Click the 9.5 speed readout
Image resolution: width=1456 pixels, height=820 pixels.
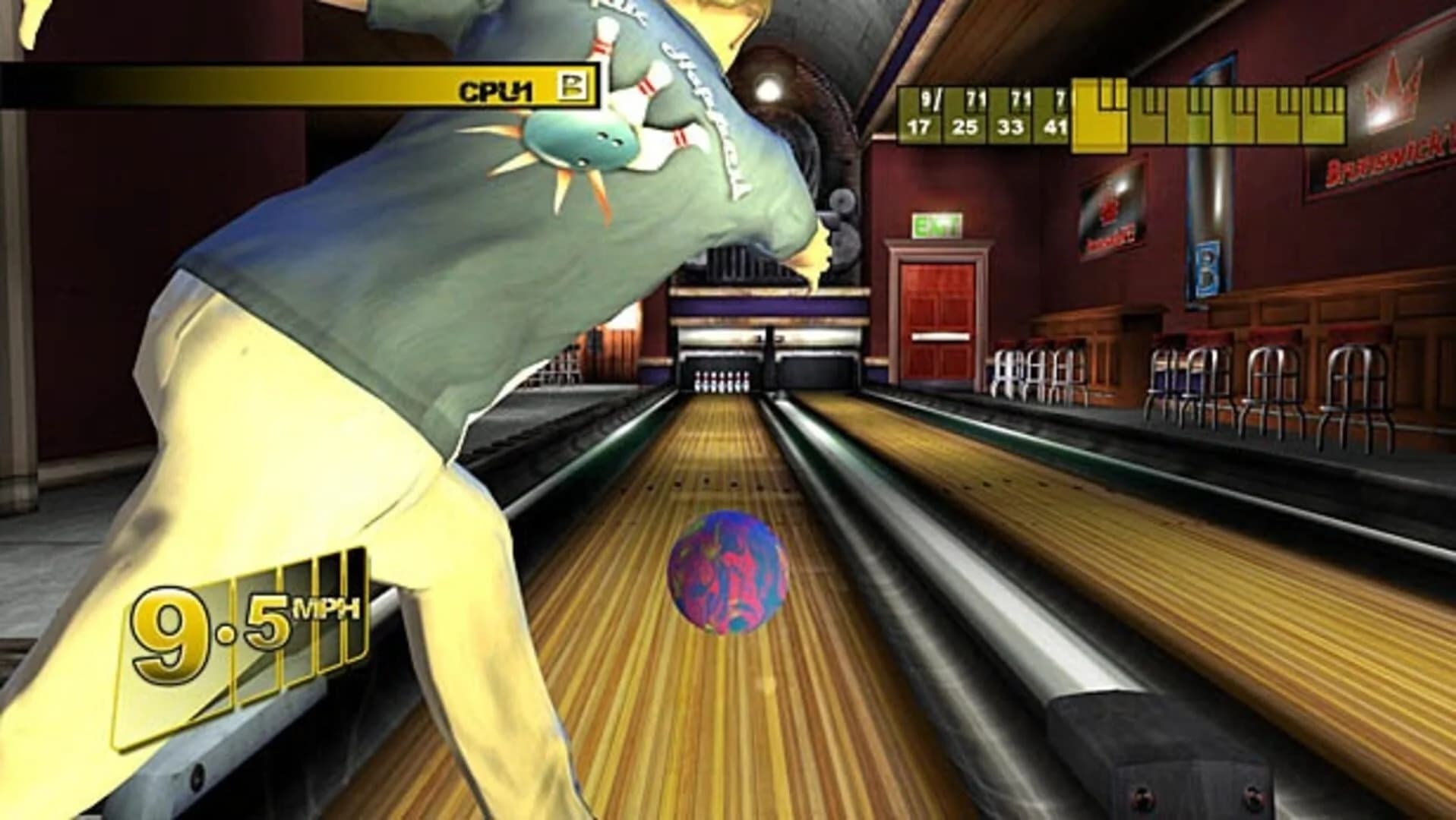207,615
